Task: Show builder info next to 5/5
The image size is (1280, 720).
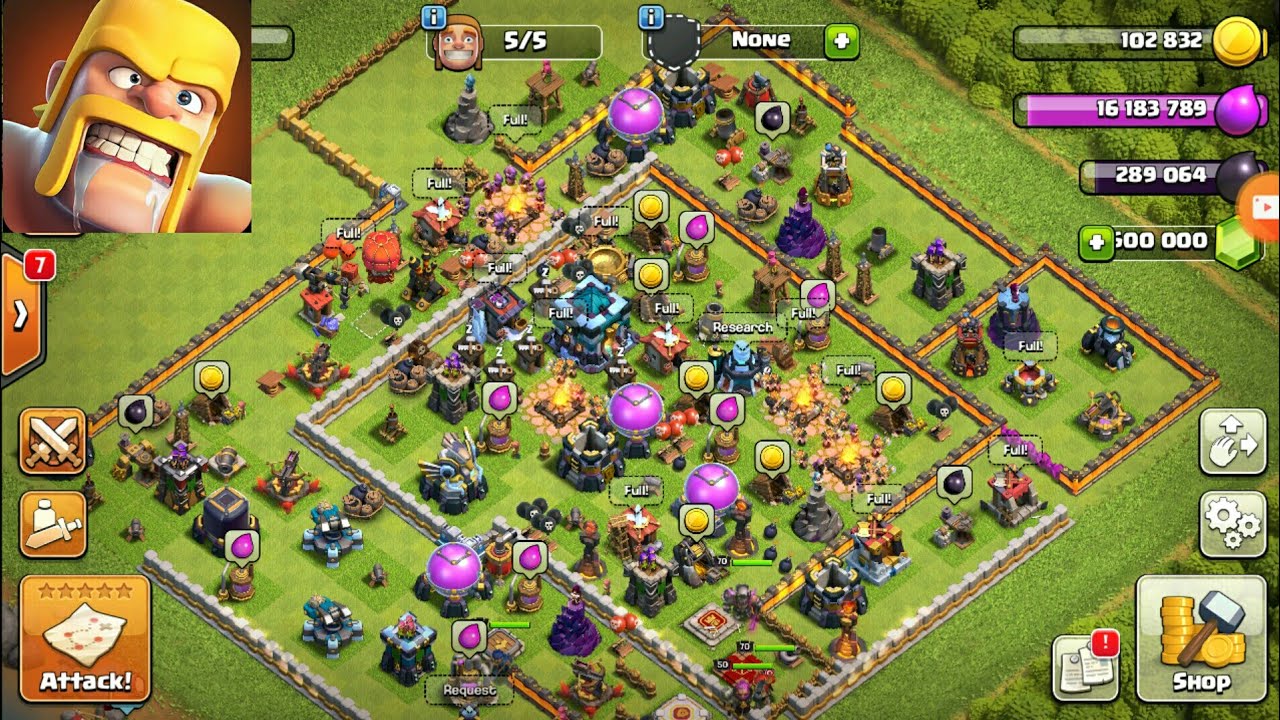Action: 434,17
